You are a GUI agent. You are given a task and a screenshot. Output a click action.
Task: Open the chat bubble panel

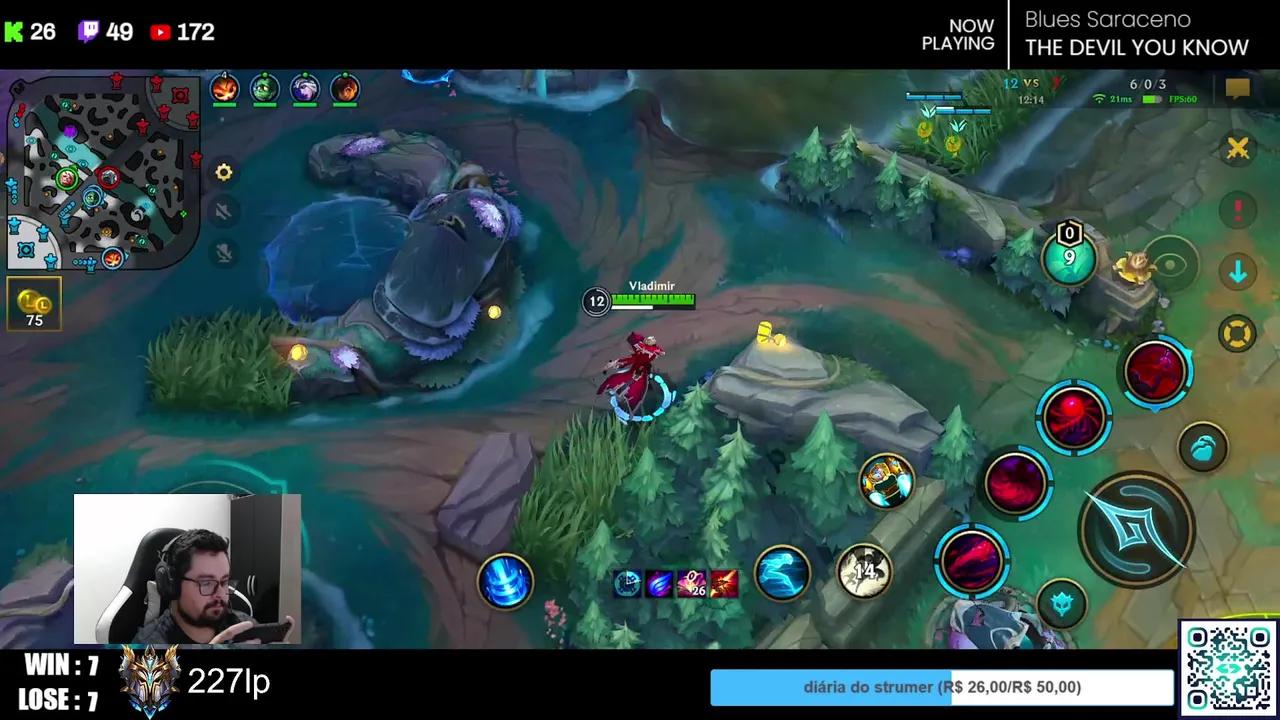1239,88
